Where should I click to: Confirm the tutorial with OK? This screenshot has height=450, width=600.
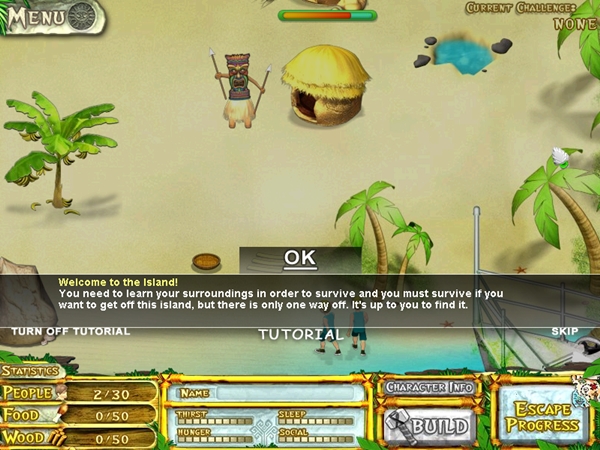click(x=300, y=258)
